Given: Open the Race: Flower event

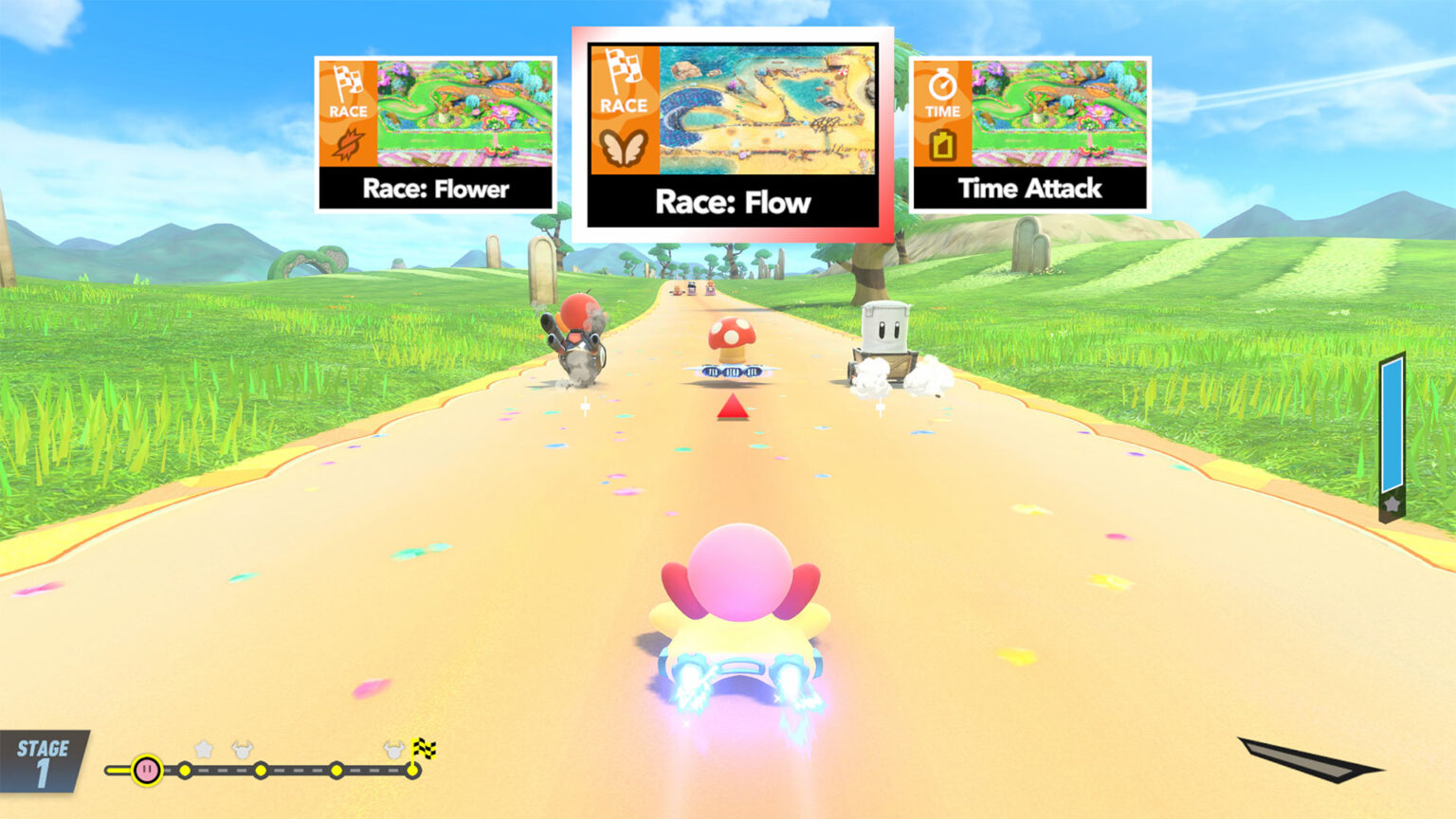Looking at the screenshot, I should (x=436, y=133).
